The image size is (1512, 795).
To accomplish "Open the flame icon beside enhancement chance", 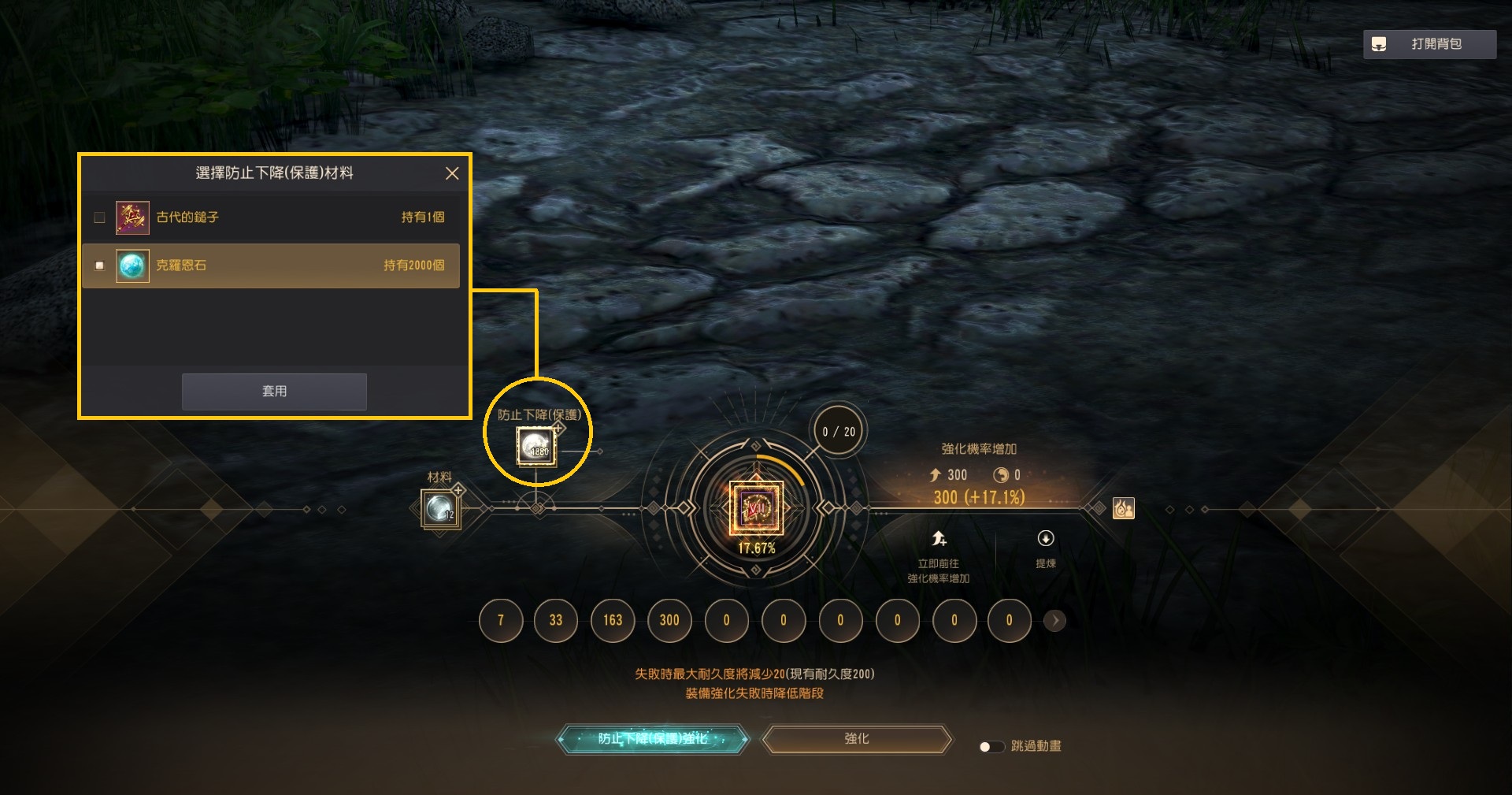I will pos(1123,508).
